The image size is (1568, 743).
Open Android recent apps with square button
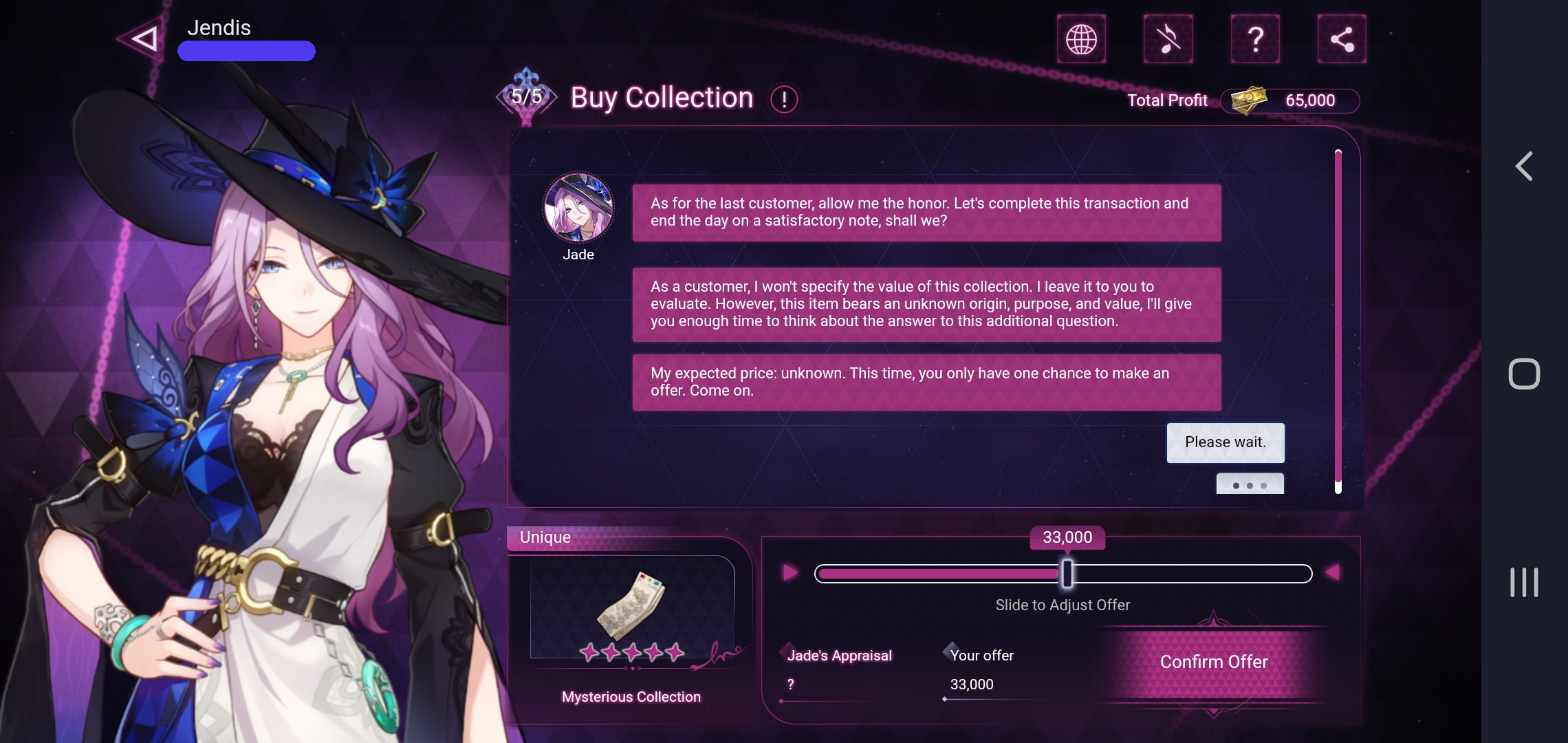[1526, 374]
